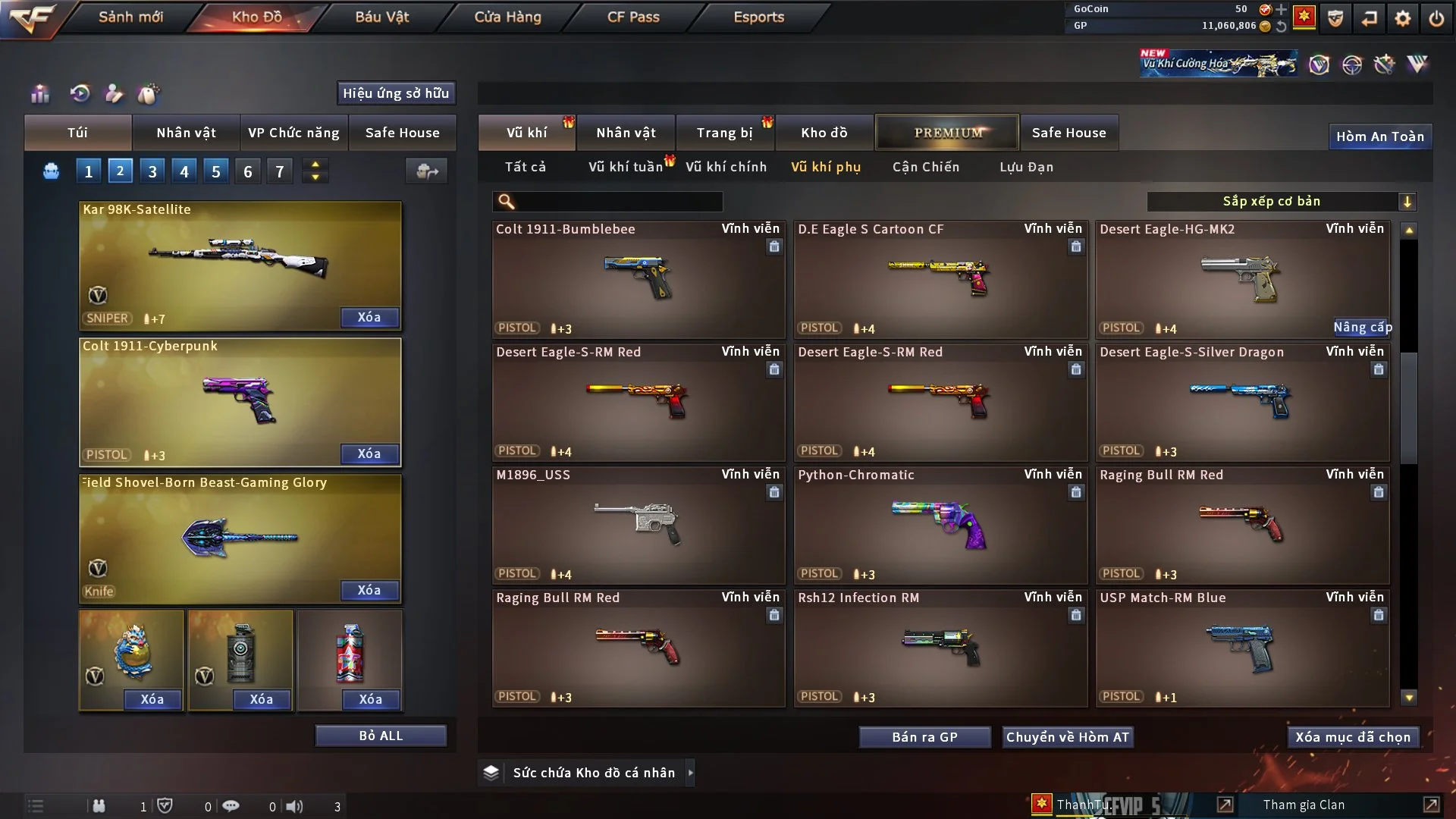Remove the Kar 98K-Satellite with Xóa
Viewport: 1456px width, 819px height.
click(369, 318)
